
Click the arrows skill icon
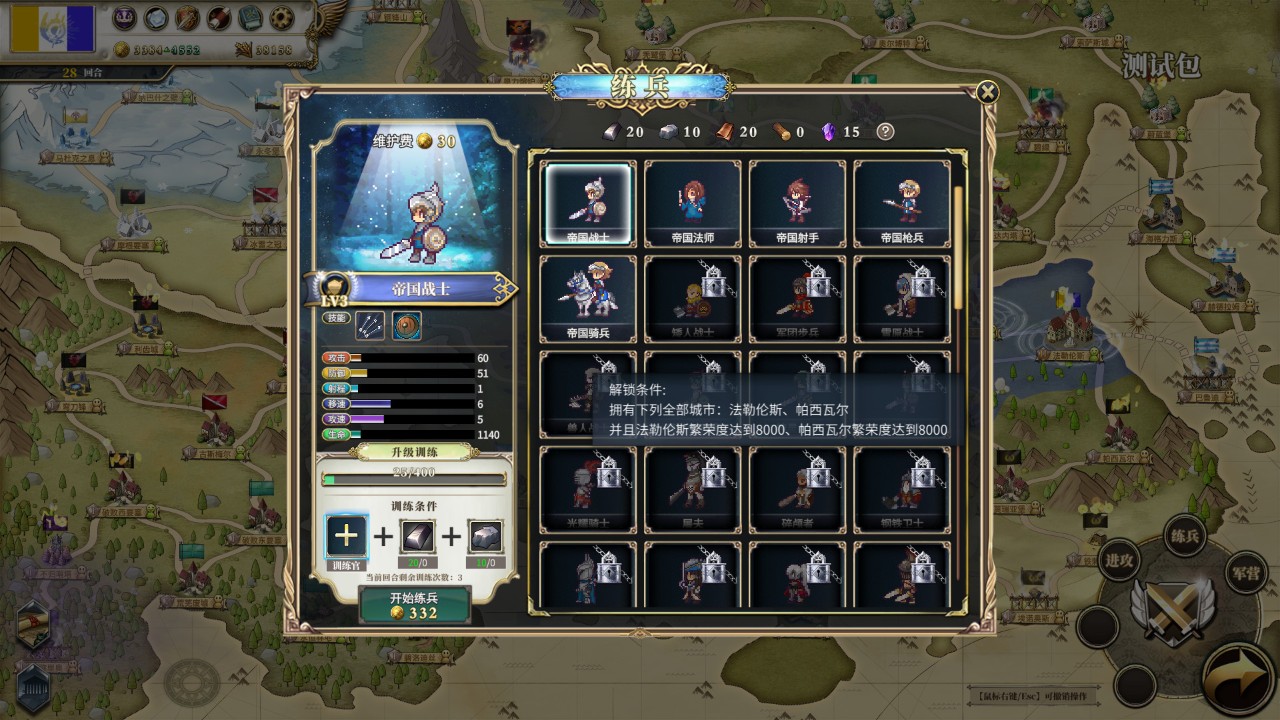(x=370, y=325)
